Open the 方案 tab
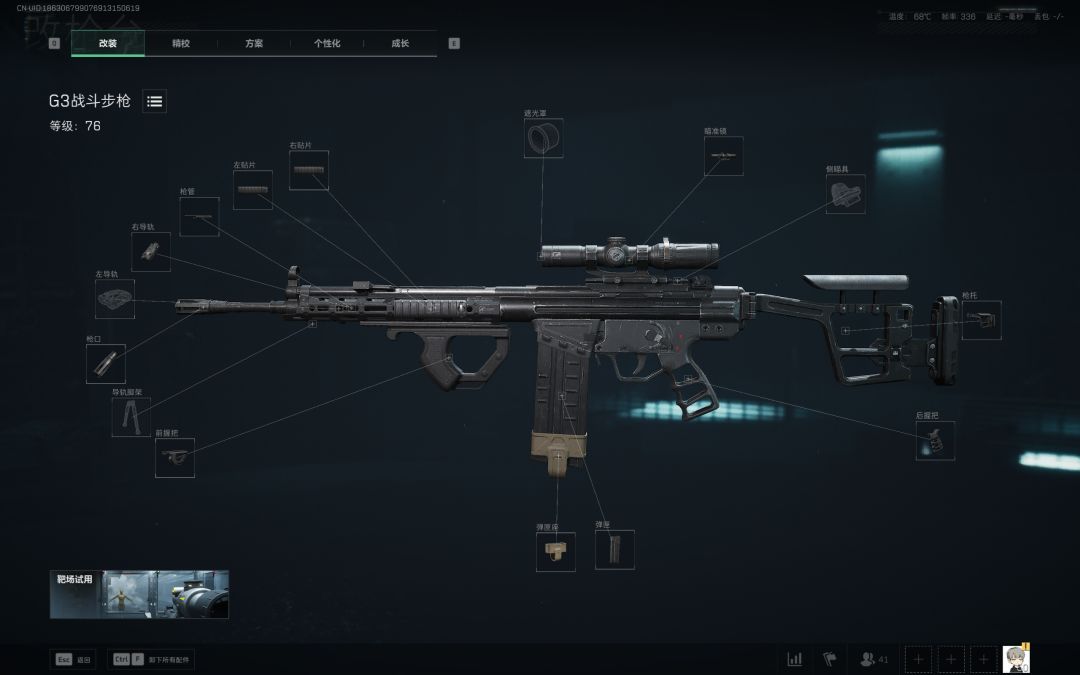Viewport: 1080px width, 675px height. 254,43
